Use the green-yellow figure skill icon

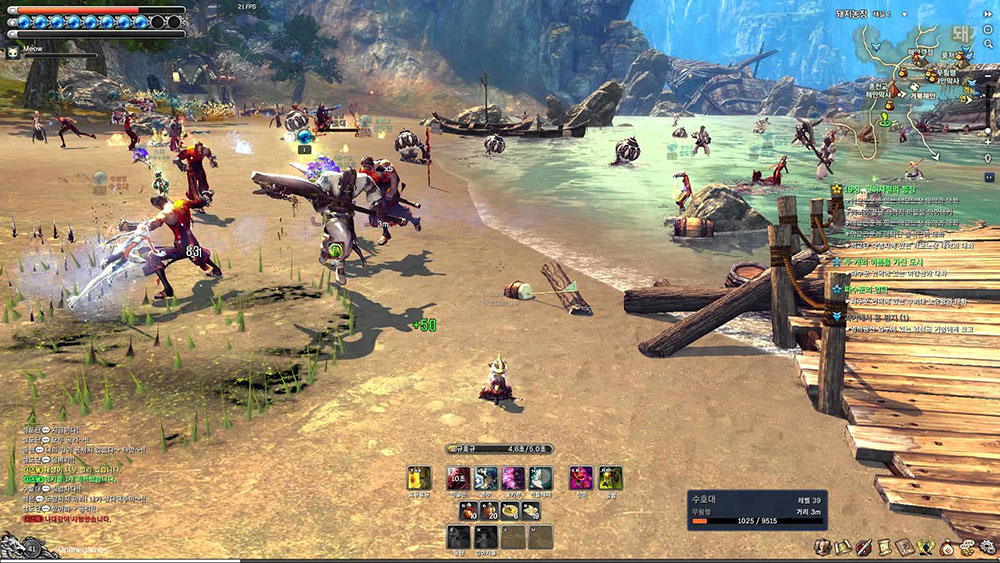click(609, 478)
